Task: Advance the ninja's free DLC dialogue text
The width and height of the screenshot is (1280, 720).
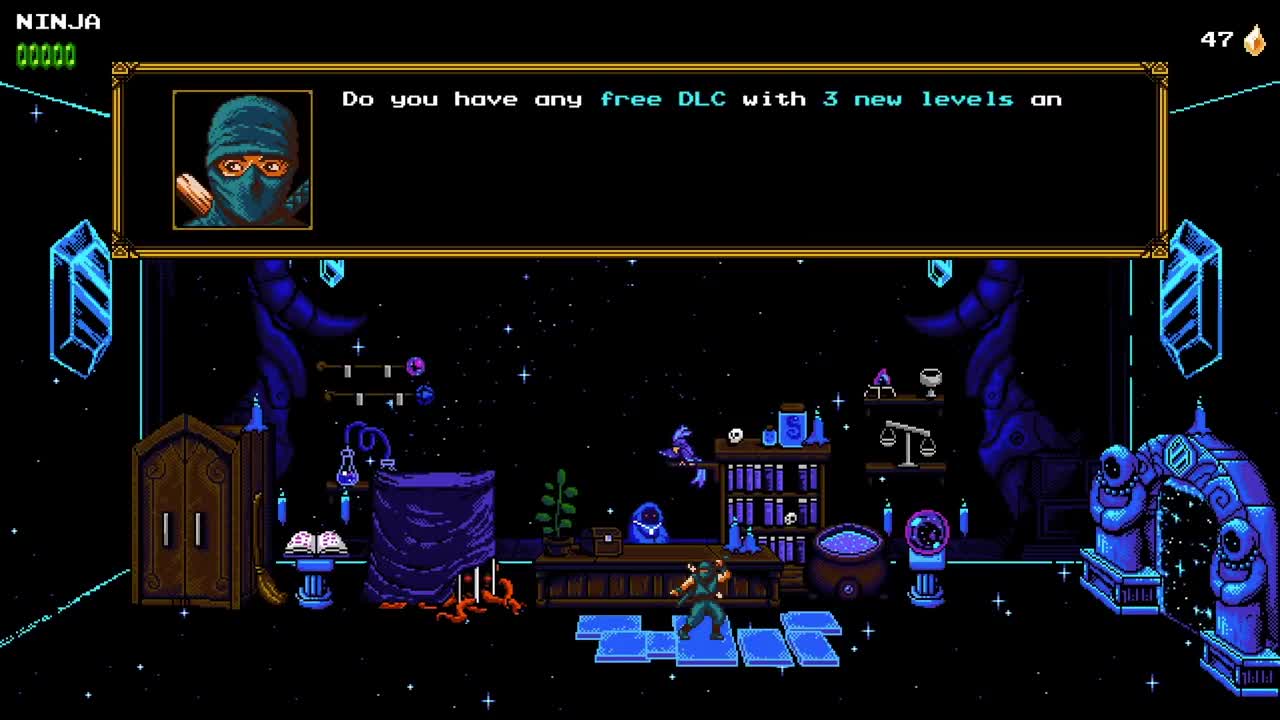Action: tap(700, 160)
